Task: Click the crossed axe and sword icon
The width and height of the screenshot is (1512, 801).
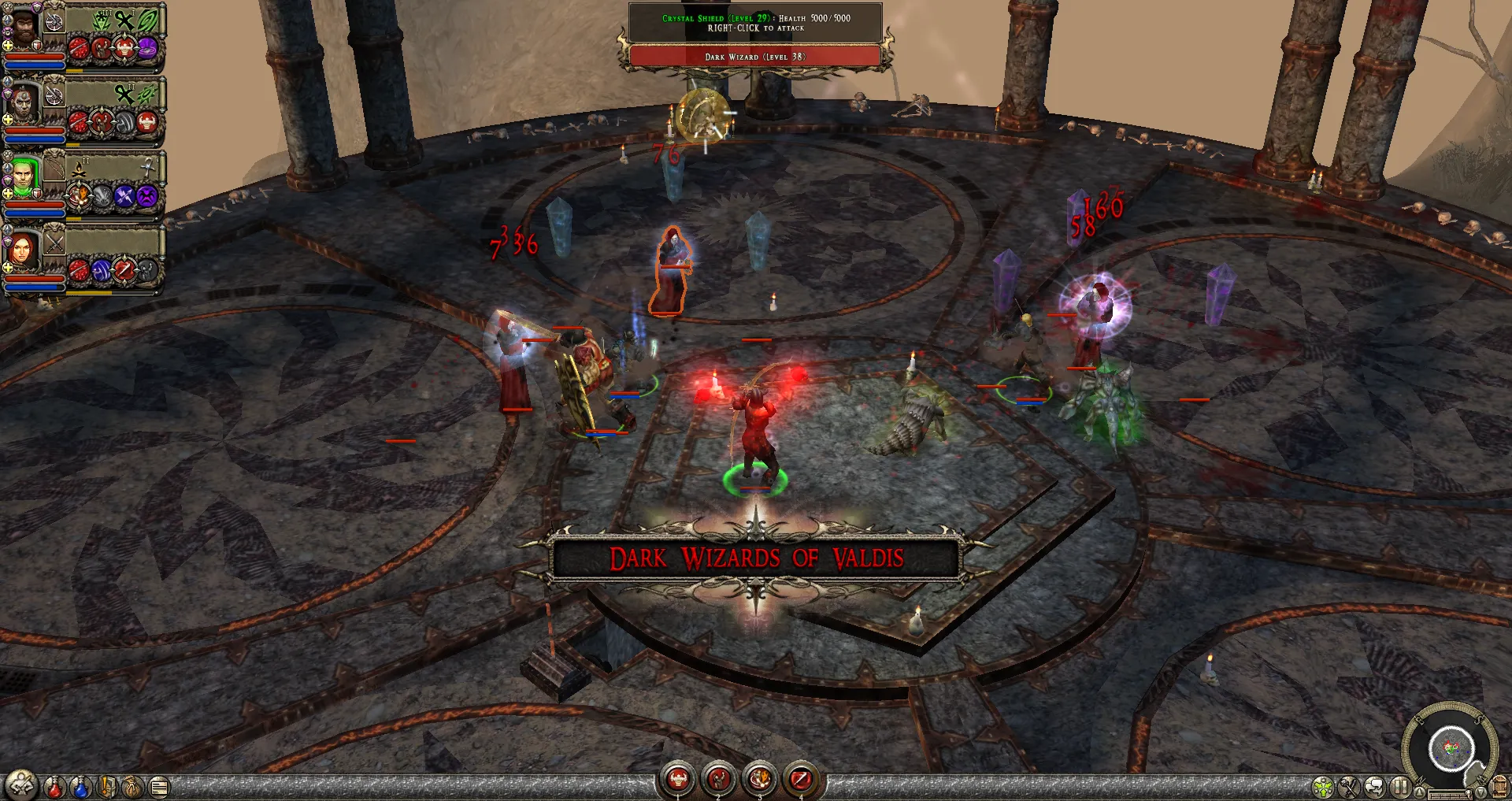Action: pos(1349,787)
